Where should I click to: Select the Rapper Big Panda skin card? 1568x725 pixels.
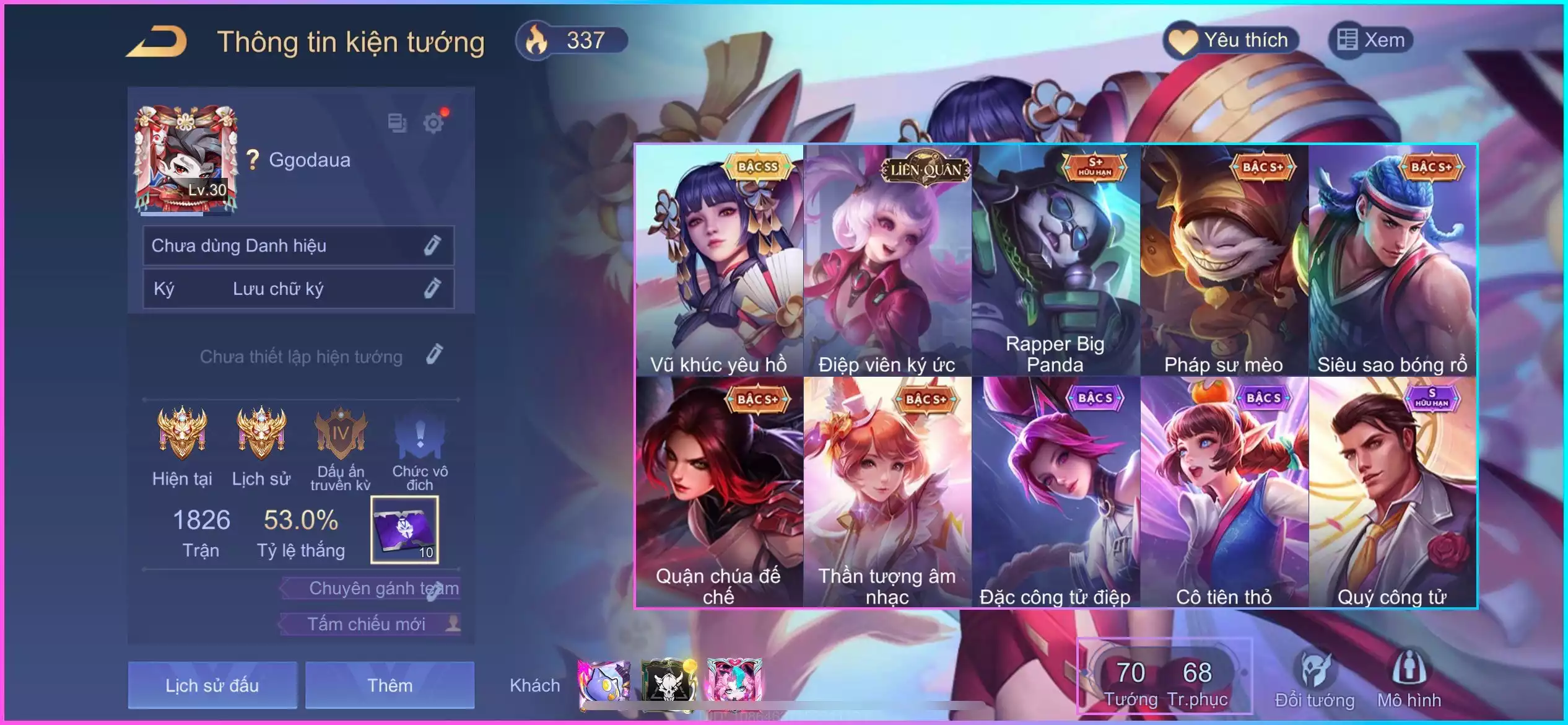point(1055,260)
